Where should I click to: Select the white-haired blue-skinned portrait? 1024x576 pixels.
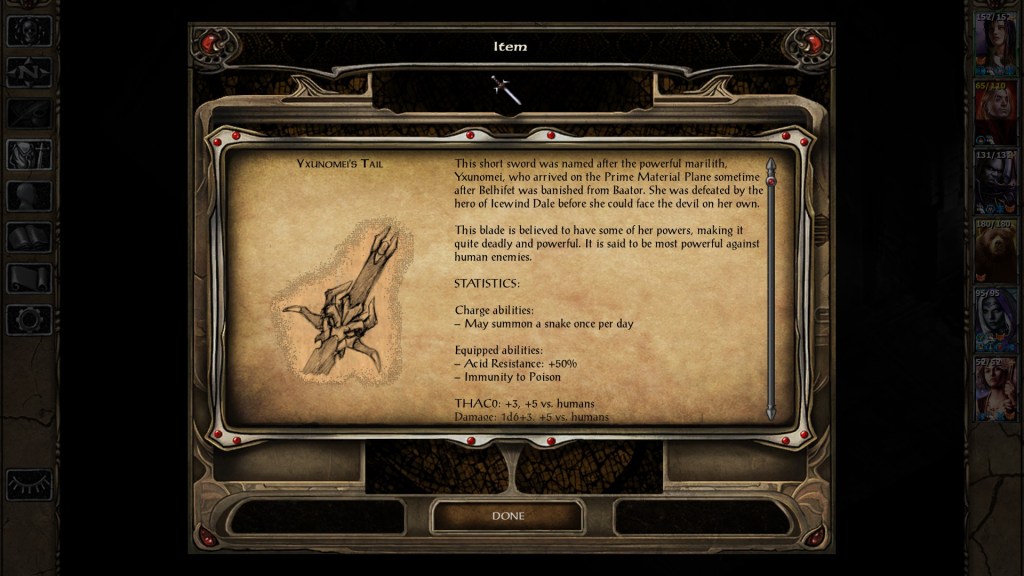(x=996, y=318)
